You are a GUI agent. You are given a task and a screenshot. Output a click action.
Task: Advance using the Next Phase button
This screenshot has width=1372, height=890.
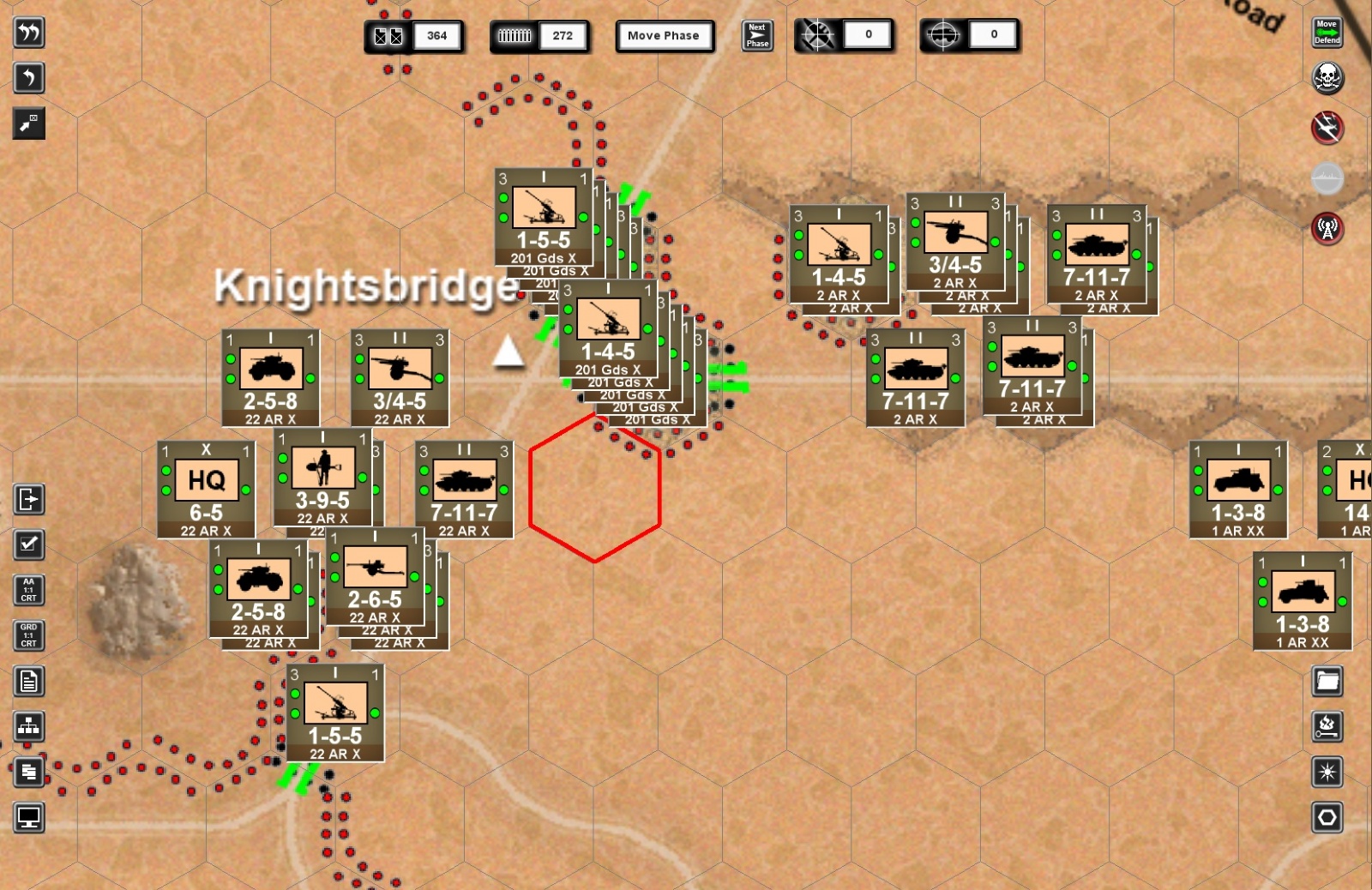point(757,35)
